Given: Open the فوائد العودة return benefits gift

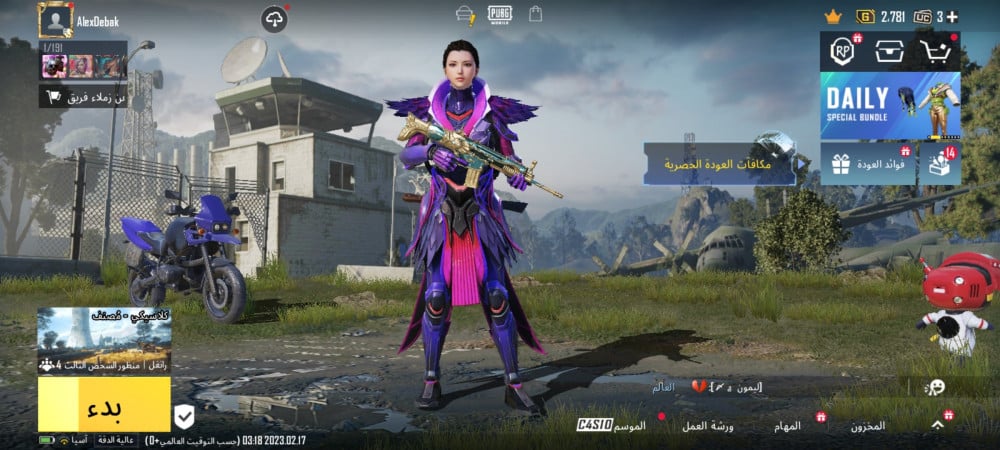Looking at the screenshot, I should [x=866, y=163].
